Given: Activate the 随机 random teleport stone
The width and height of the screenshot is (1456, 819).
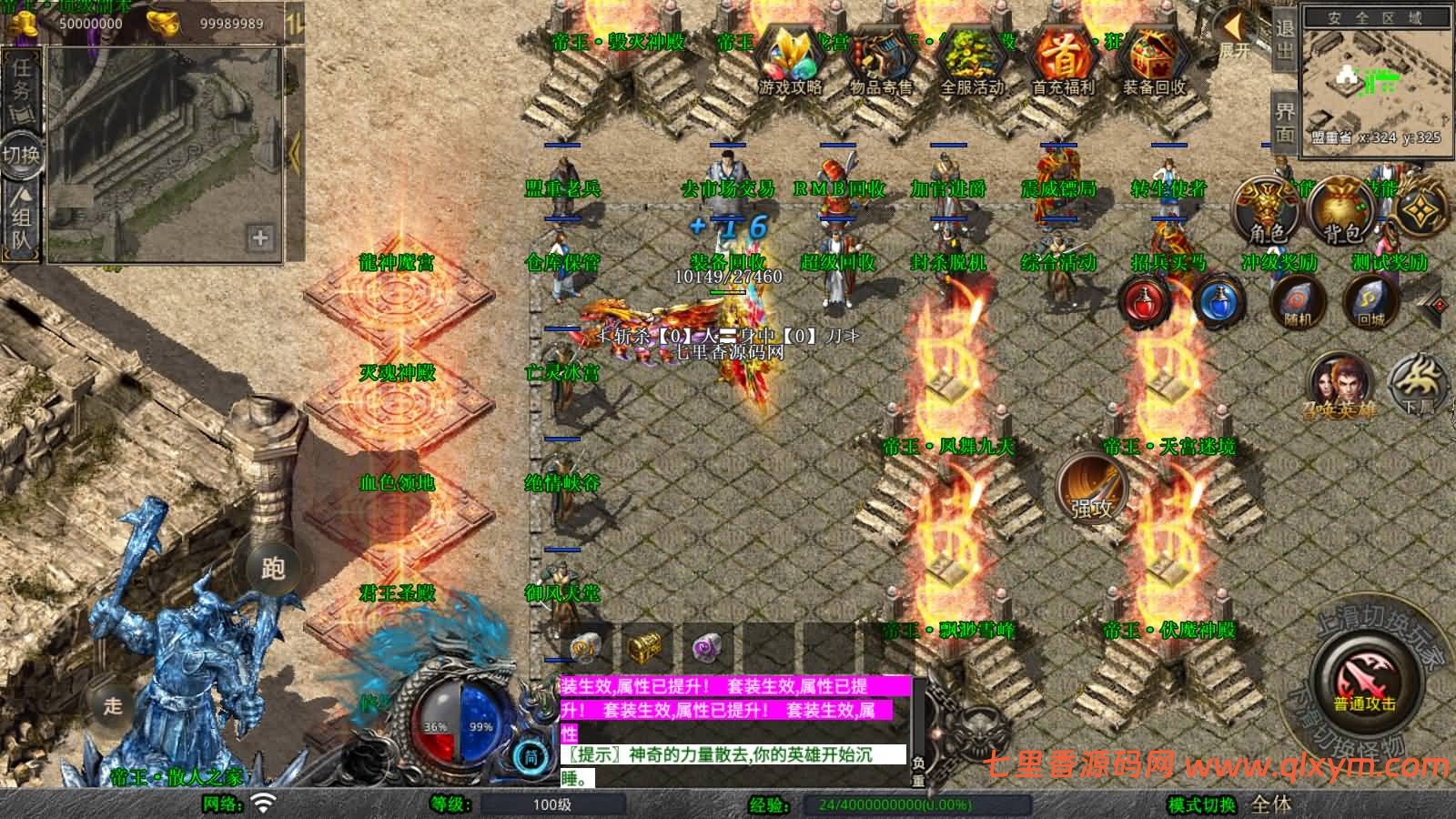Looking at the screenshot, I should tap(1296, 300).
